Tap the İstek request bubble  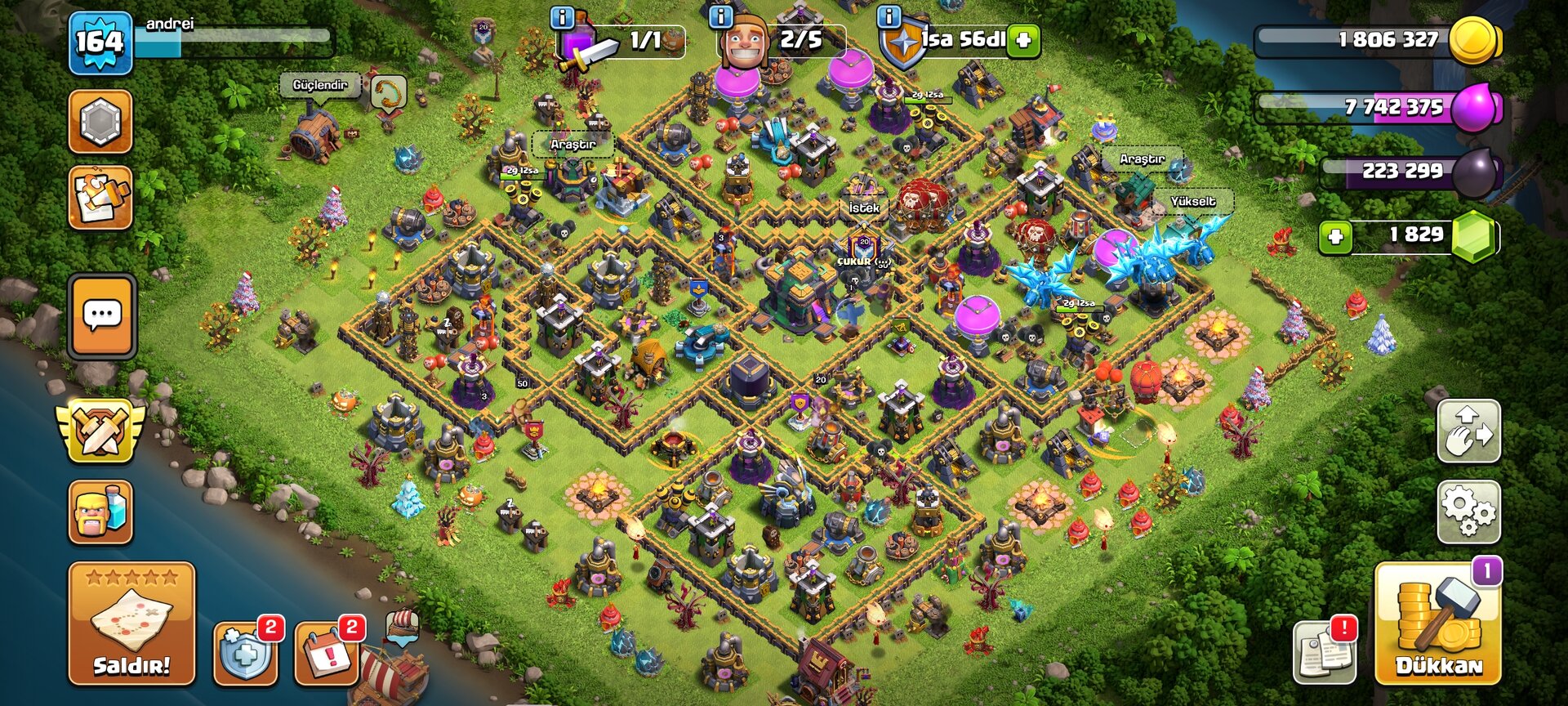coord(864,208)
